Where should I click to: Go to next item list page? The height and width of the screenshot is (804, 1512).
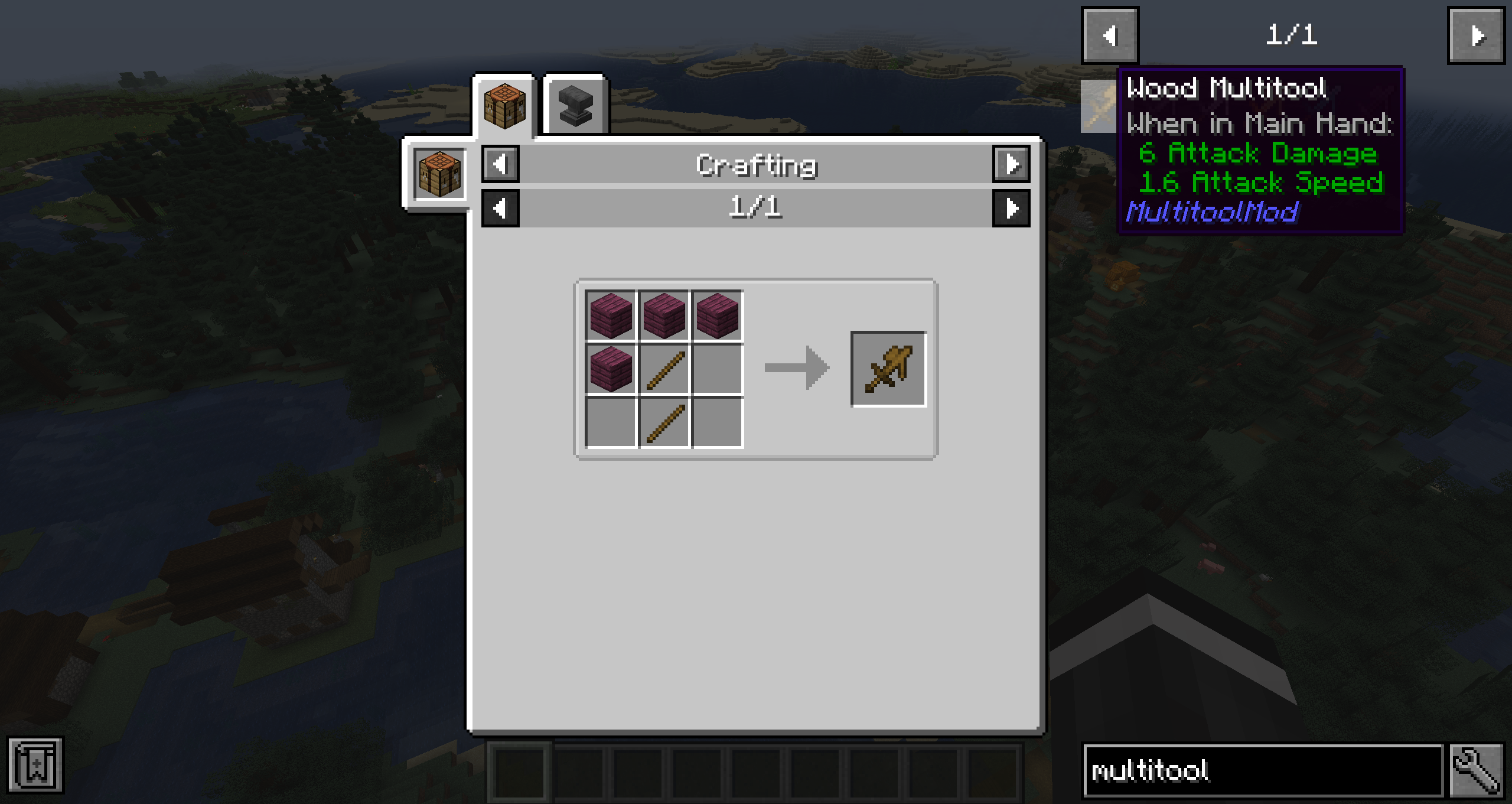(1475, 35)
